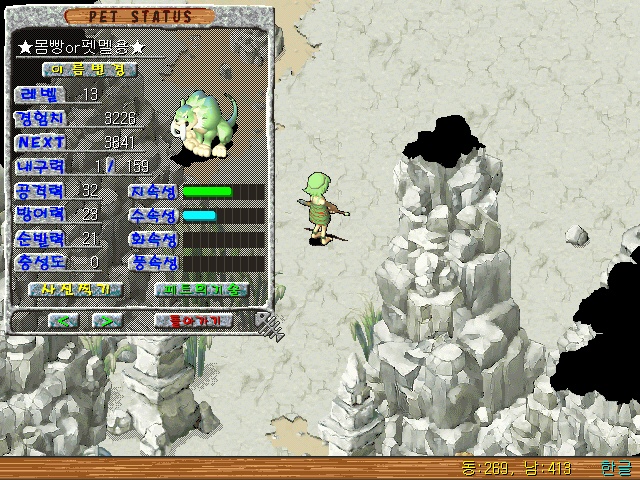The width and height of the screenshot is (640, 480).
Task: Toggle the 한글 input mode indicator
Action: click(x=616, y=468)
